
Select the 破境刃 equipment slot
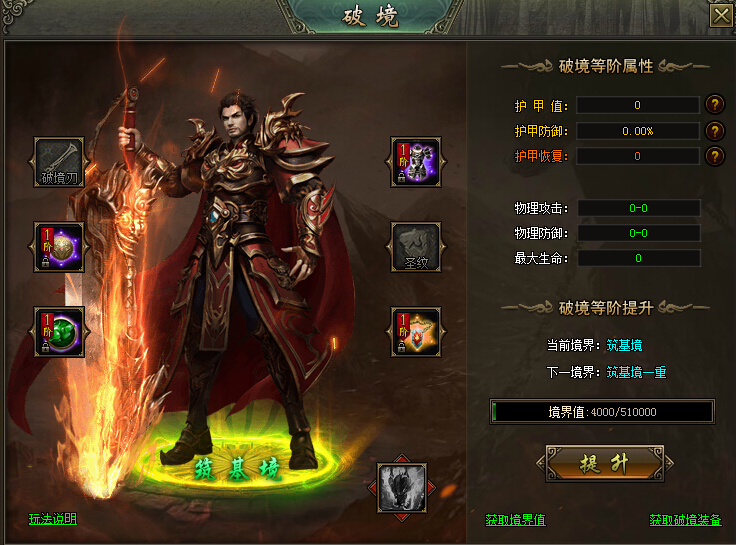[x=60, y=163]
